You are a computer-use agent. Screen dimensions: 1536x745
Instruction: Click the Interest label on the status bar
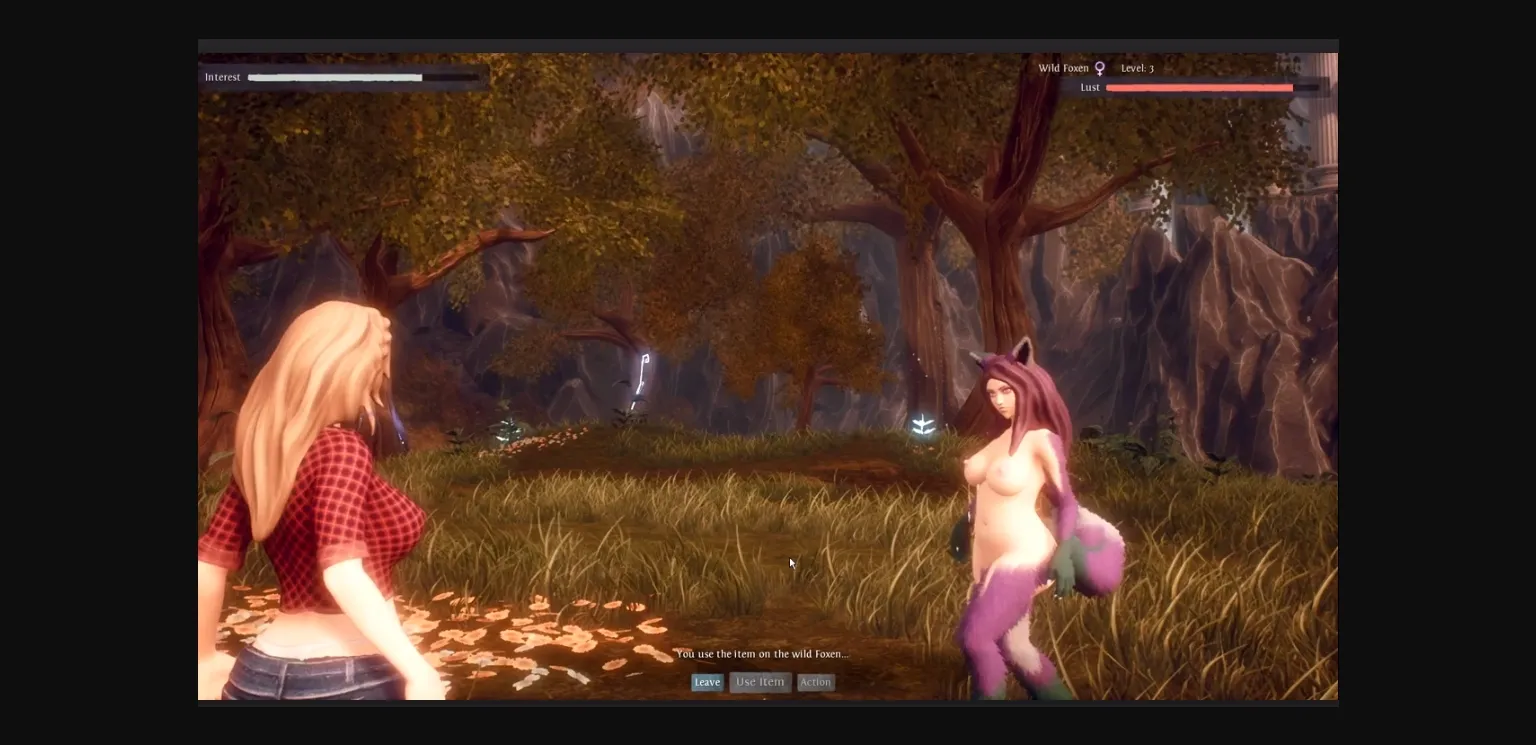[222, 77]
